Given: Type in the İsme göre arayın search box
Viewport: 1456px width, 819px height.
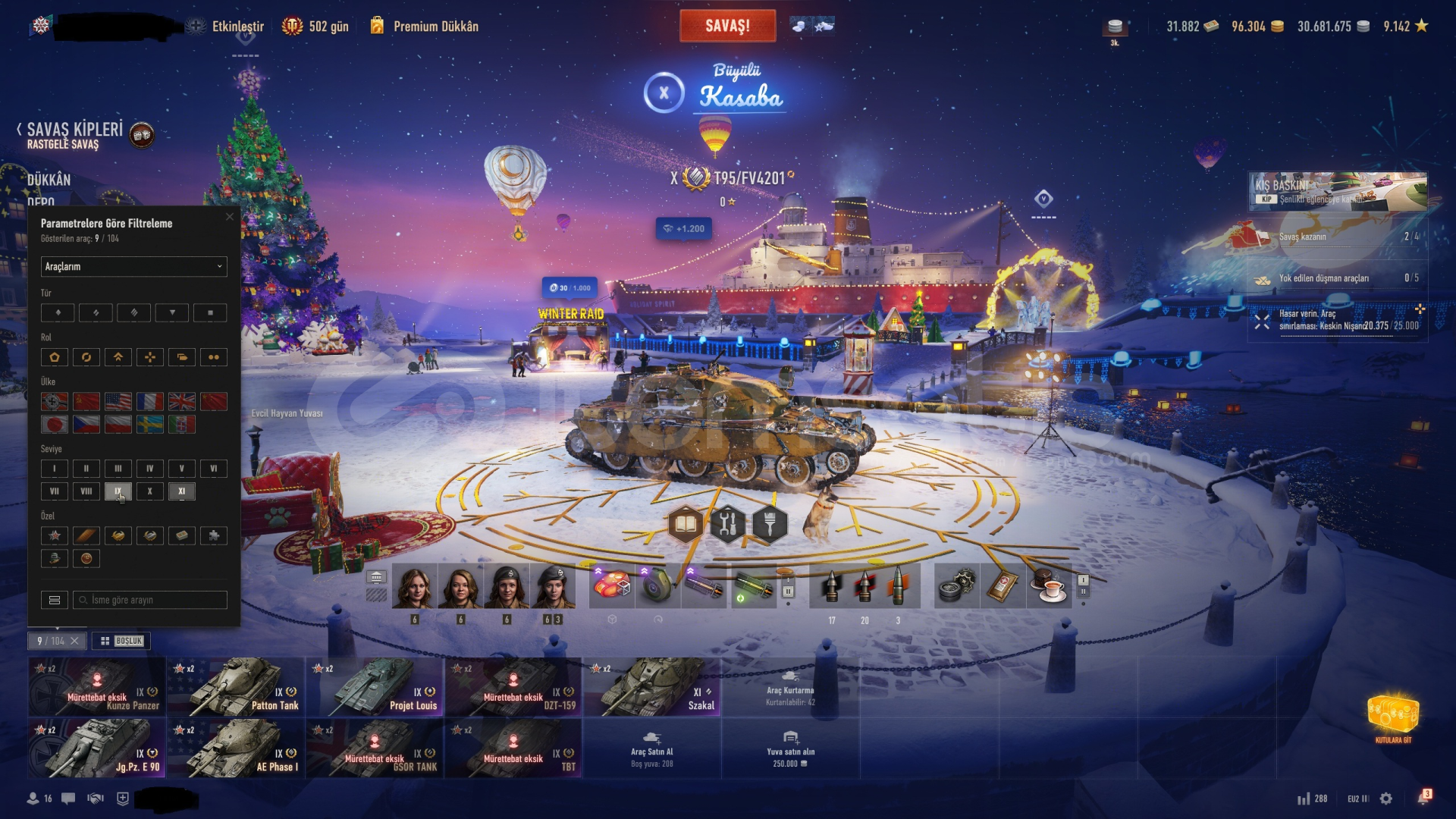Looking at the screenshot, I should pos(155,600).
